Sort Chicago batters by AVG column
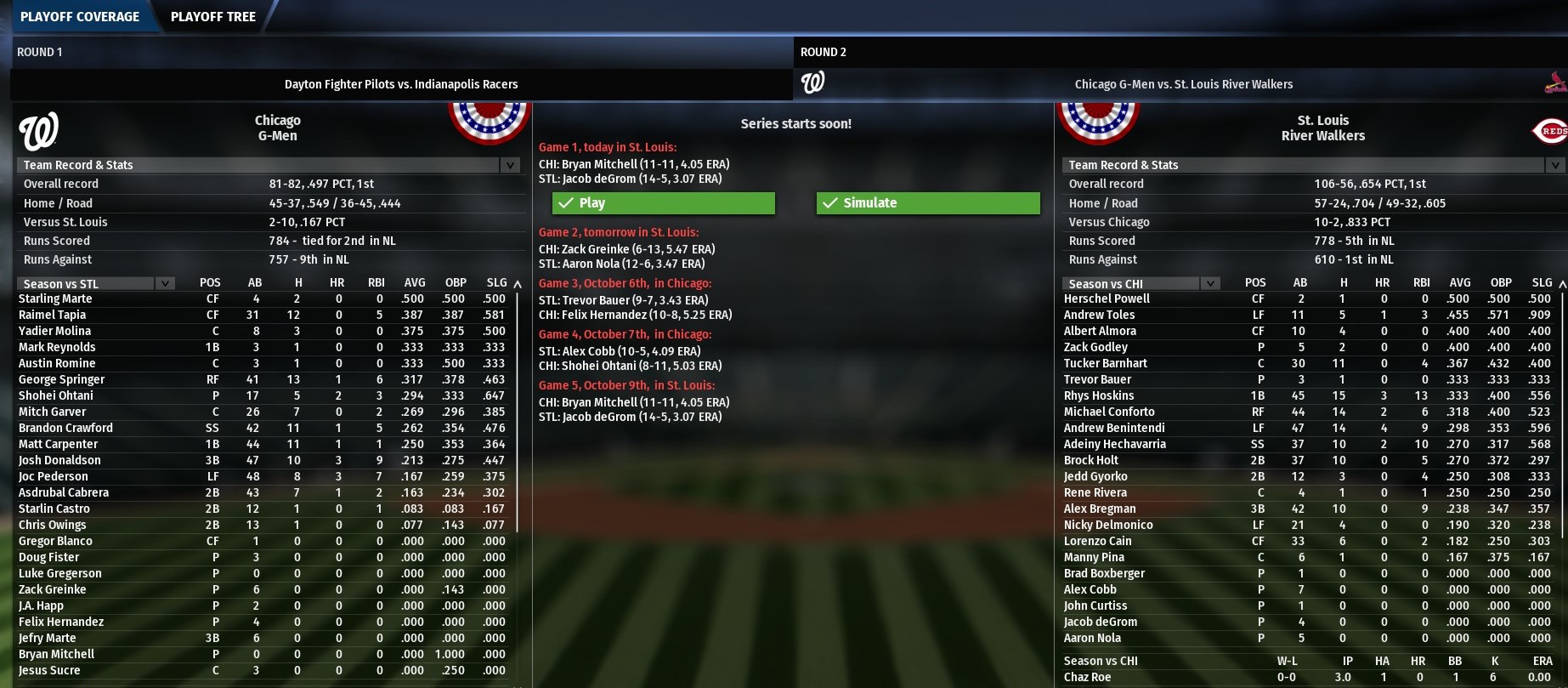Screen dimensions: 1568x688 click(415, 282)
